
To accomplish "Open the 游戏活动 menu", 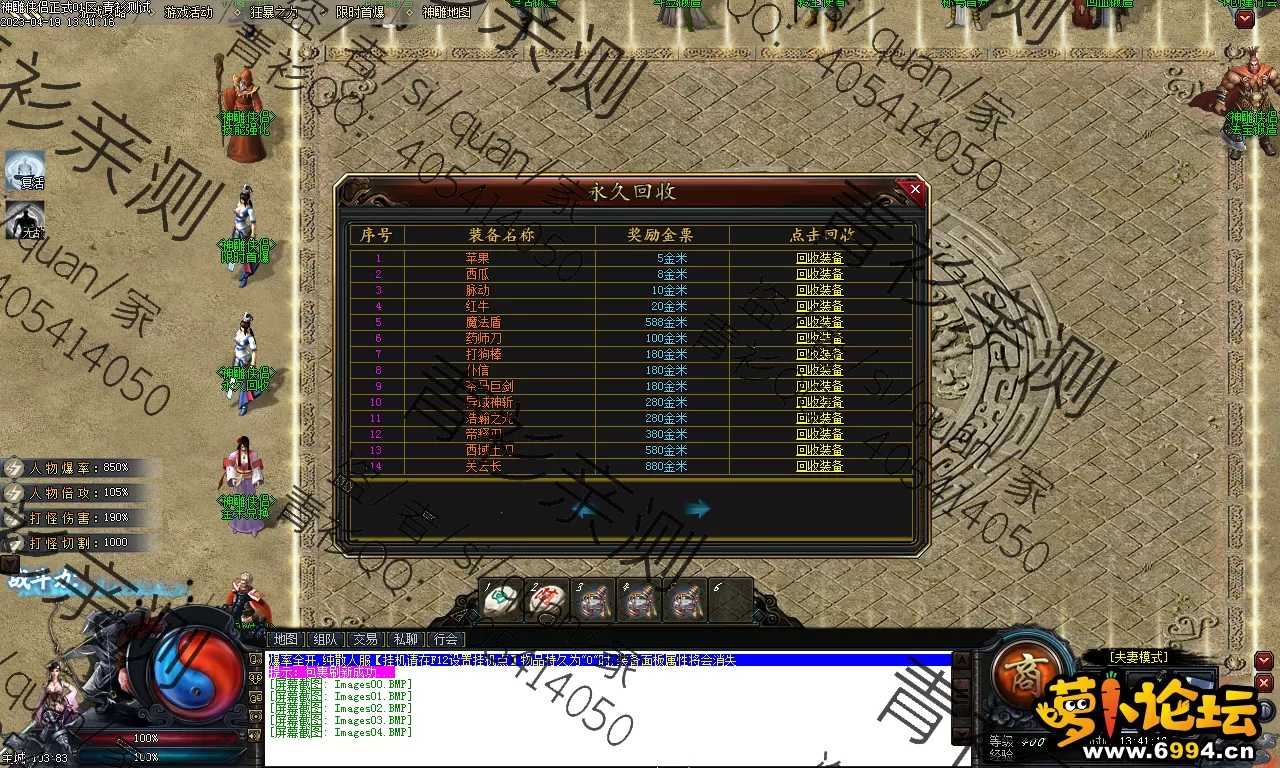I will [x=188, y=12].
